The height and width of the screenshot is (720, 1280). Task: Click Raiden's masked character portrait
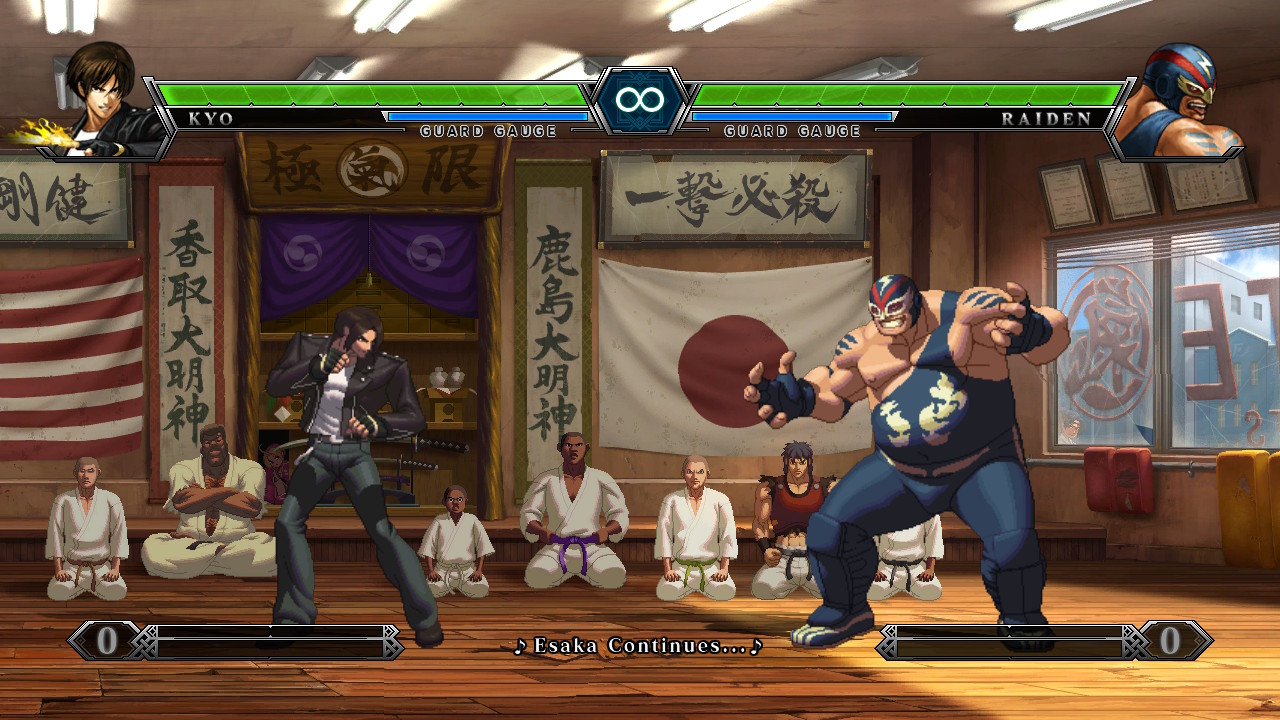(x=1180, y=100)
